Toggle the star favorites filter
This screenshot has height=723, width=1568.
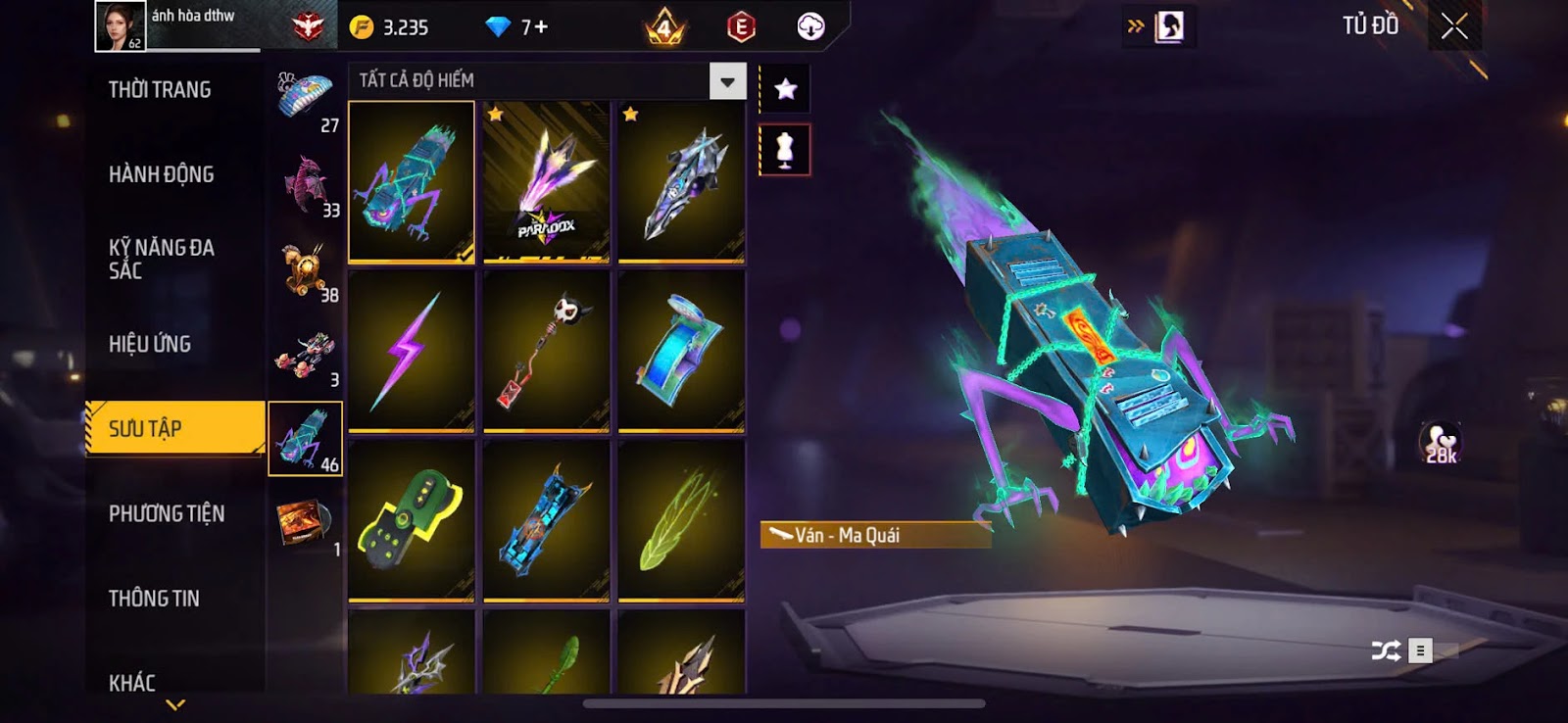coord(785,90)
